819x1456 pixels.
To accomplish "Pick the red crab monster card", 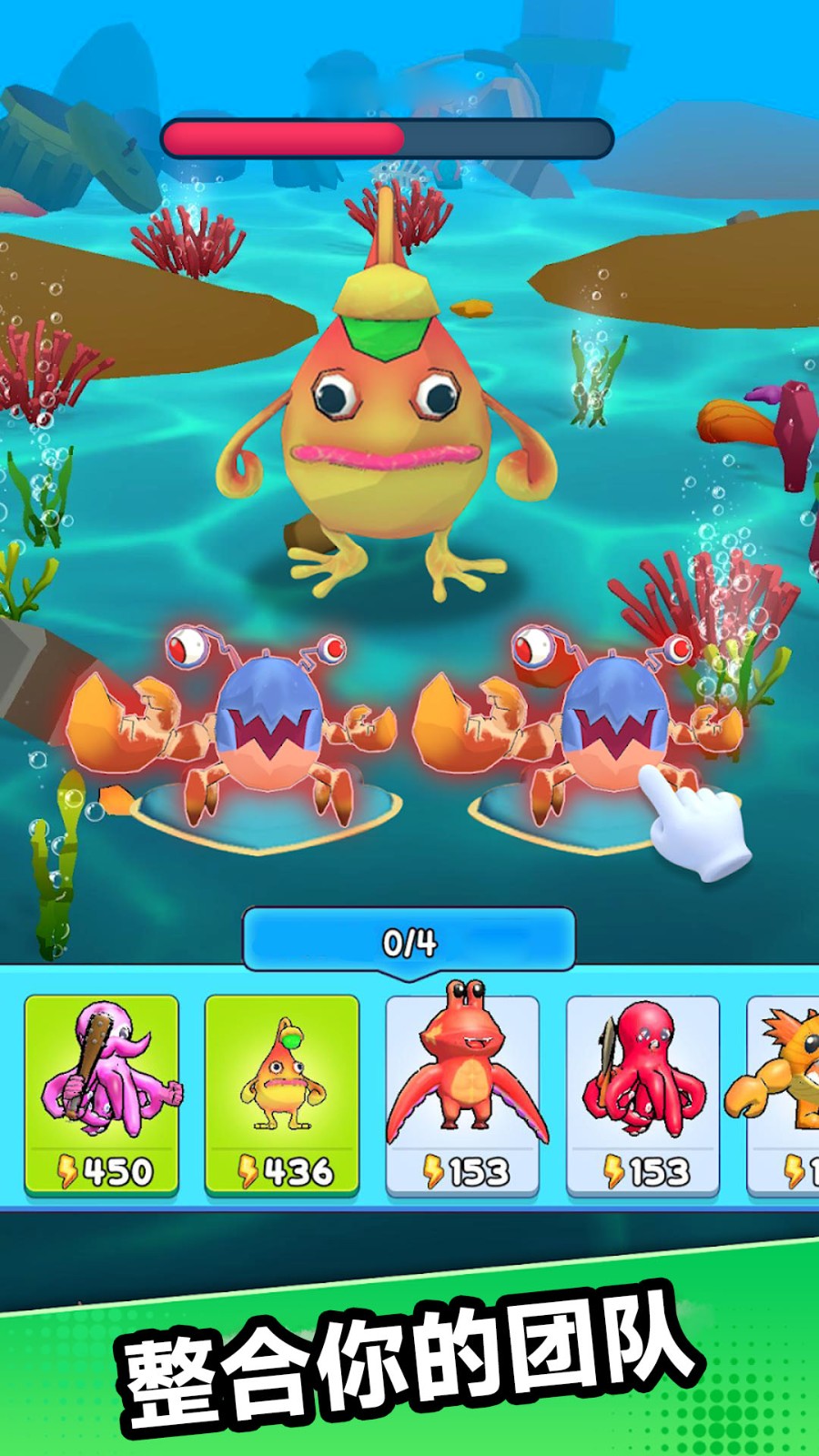I will (x=462, y=1094).
